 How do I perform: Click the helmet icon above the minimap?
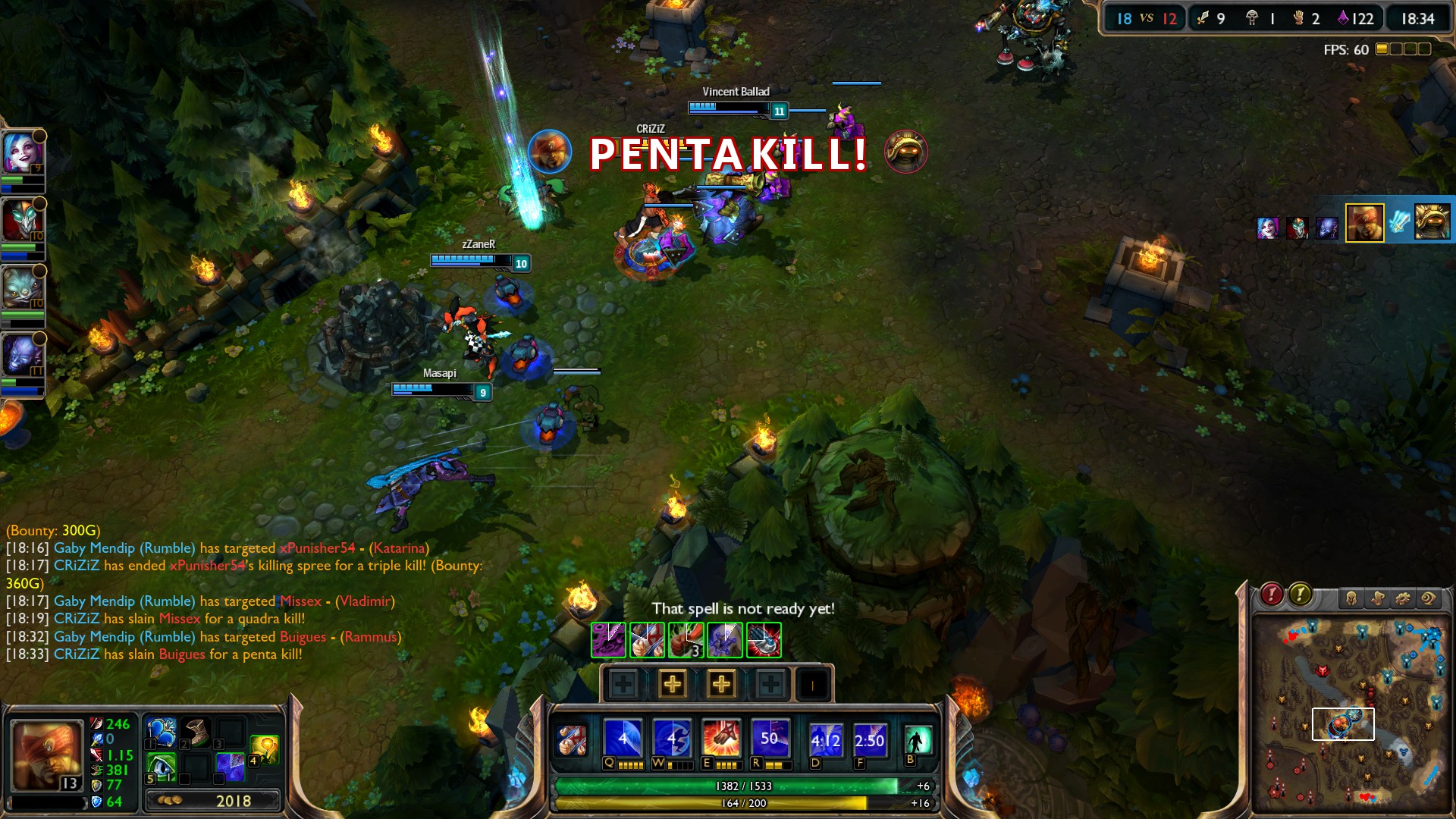tap(1353, 598)
